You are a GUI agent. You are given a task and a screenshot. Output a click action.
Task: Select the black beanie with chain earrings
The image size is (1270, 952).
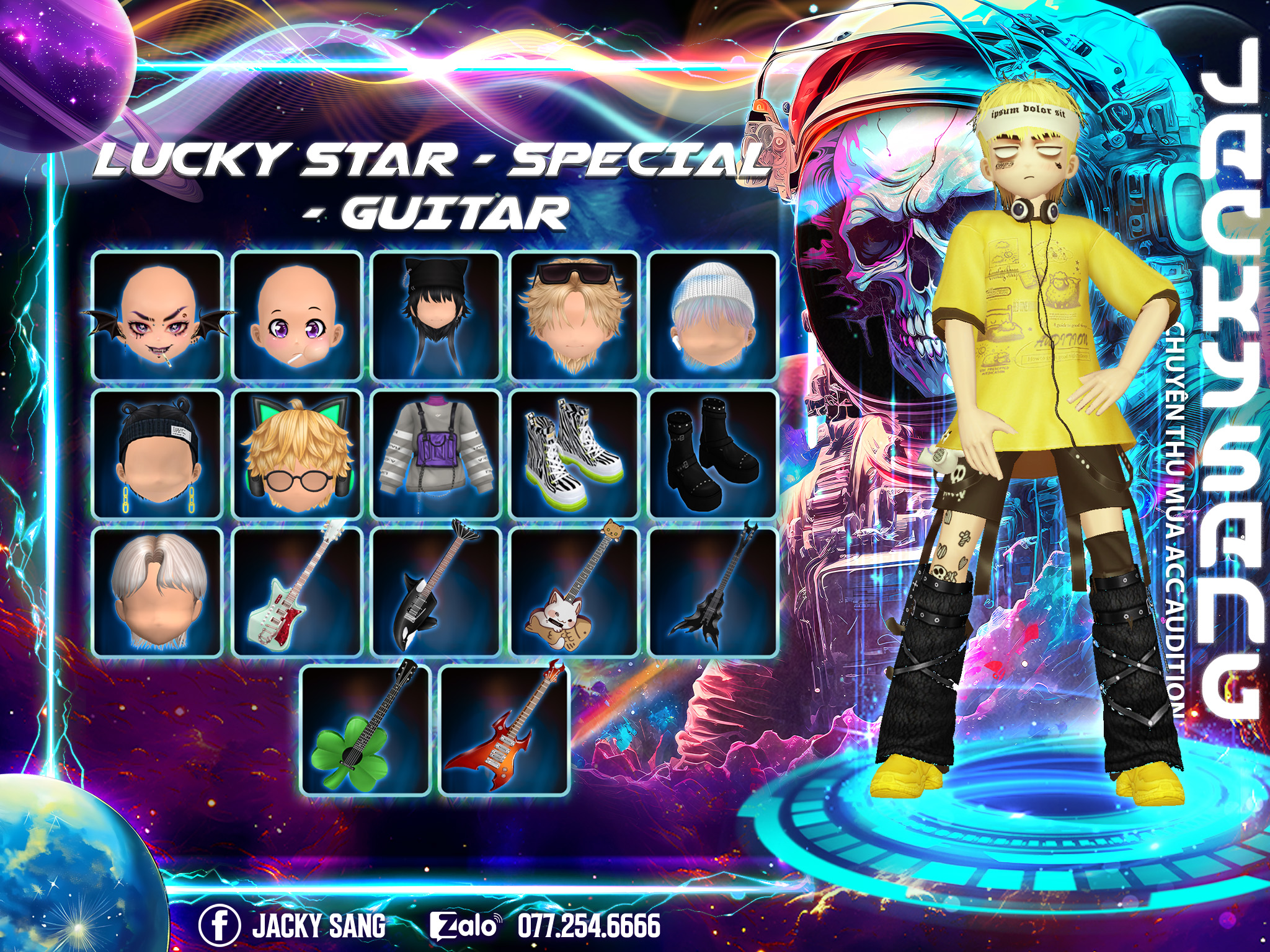pyautogui.click(x=158, y=455)
